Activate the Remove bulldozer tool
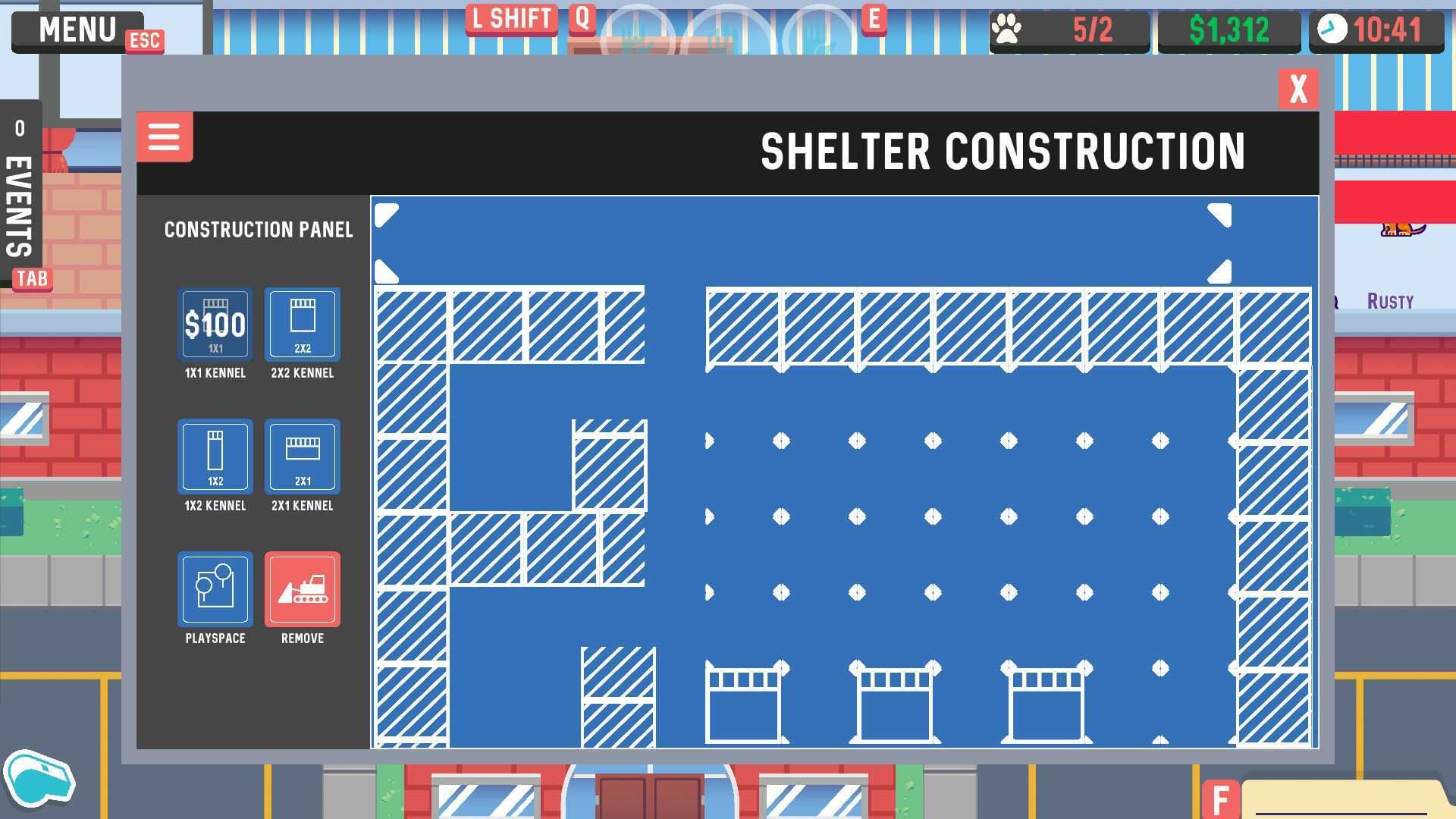This screenshot has width=1456, height=819. 302,590
